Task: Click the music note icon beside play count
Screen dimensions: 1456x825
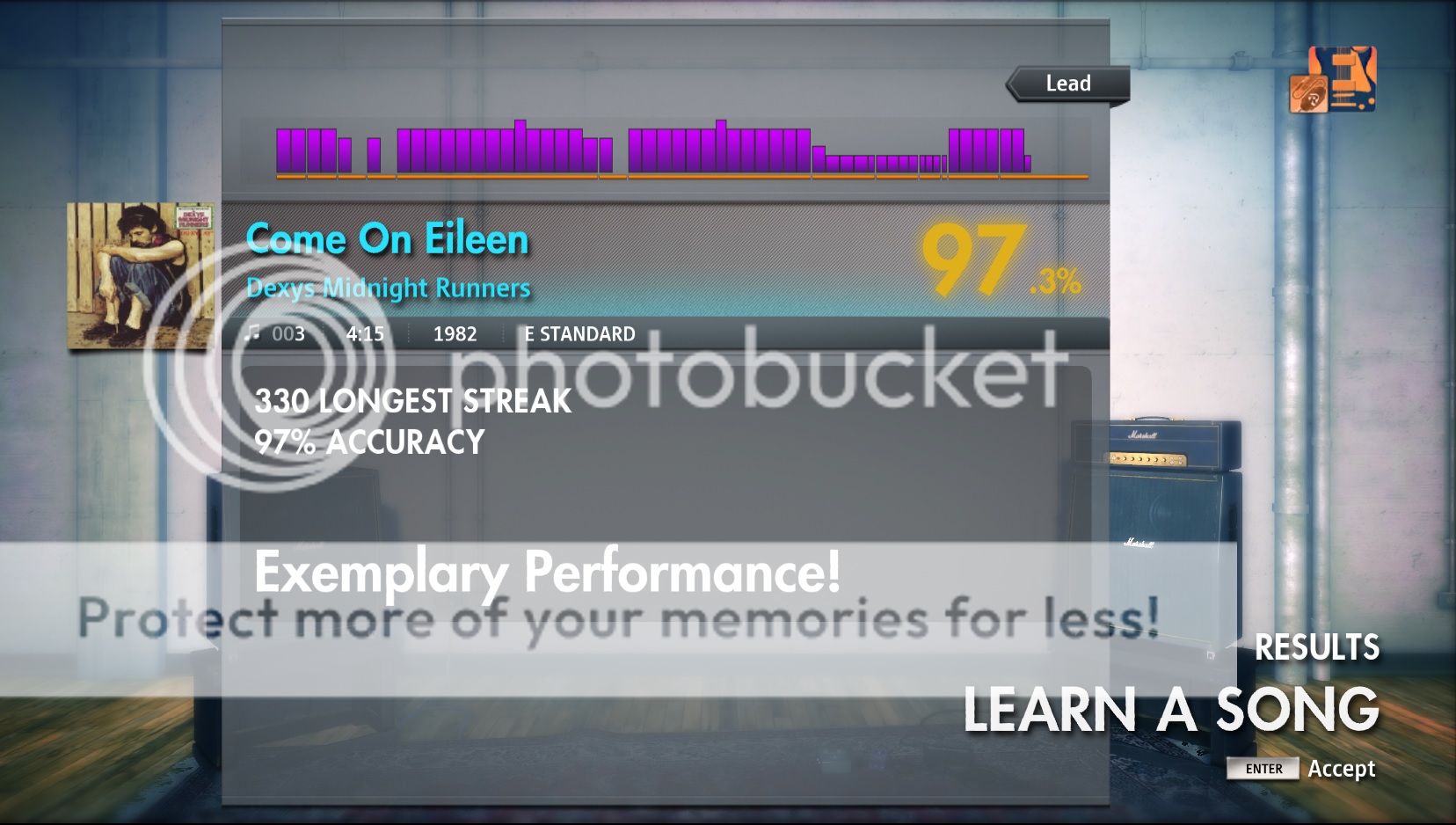Action: pos(253,332)
